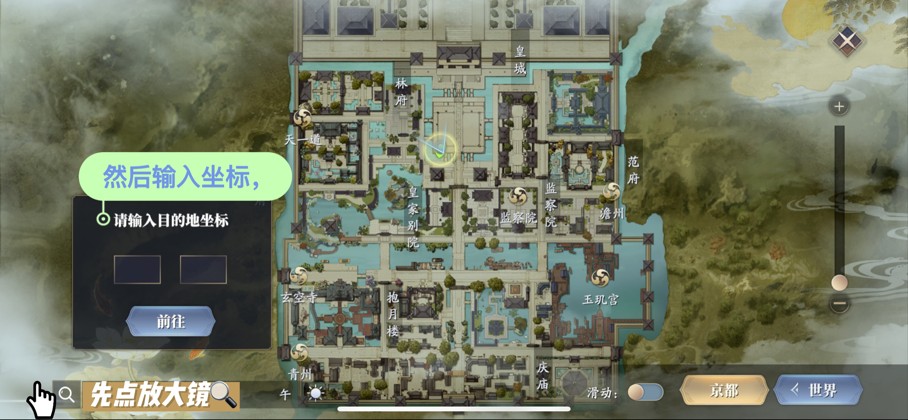Click the 前往 go-to button
908x420 pixels.
(170, 321)
